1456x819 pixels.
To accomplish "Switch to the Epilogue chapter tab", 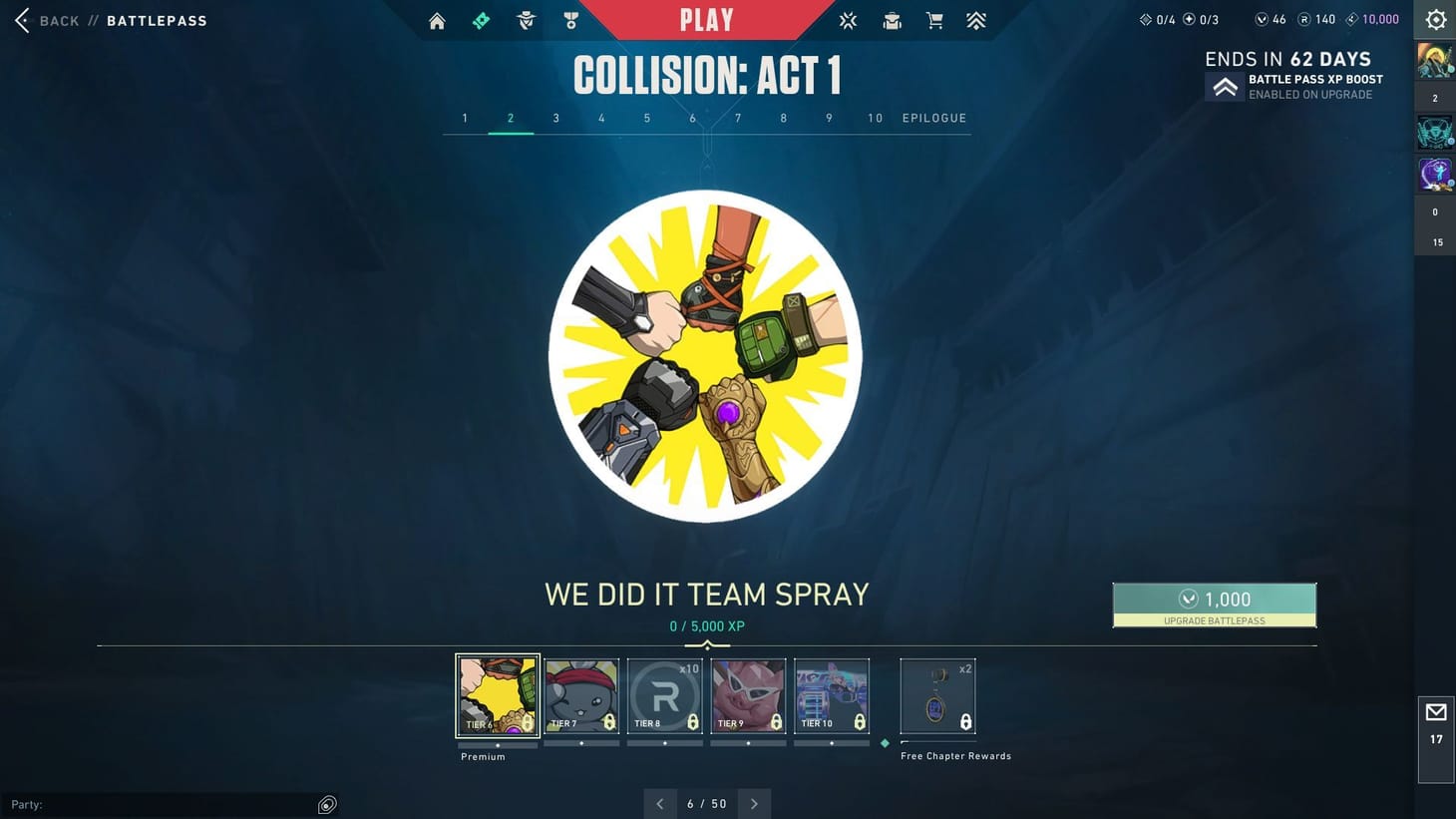I will tap(933, 118).
